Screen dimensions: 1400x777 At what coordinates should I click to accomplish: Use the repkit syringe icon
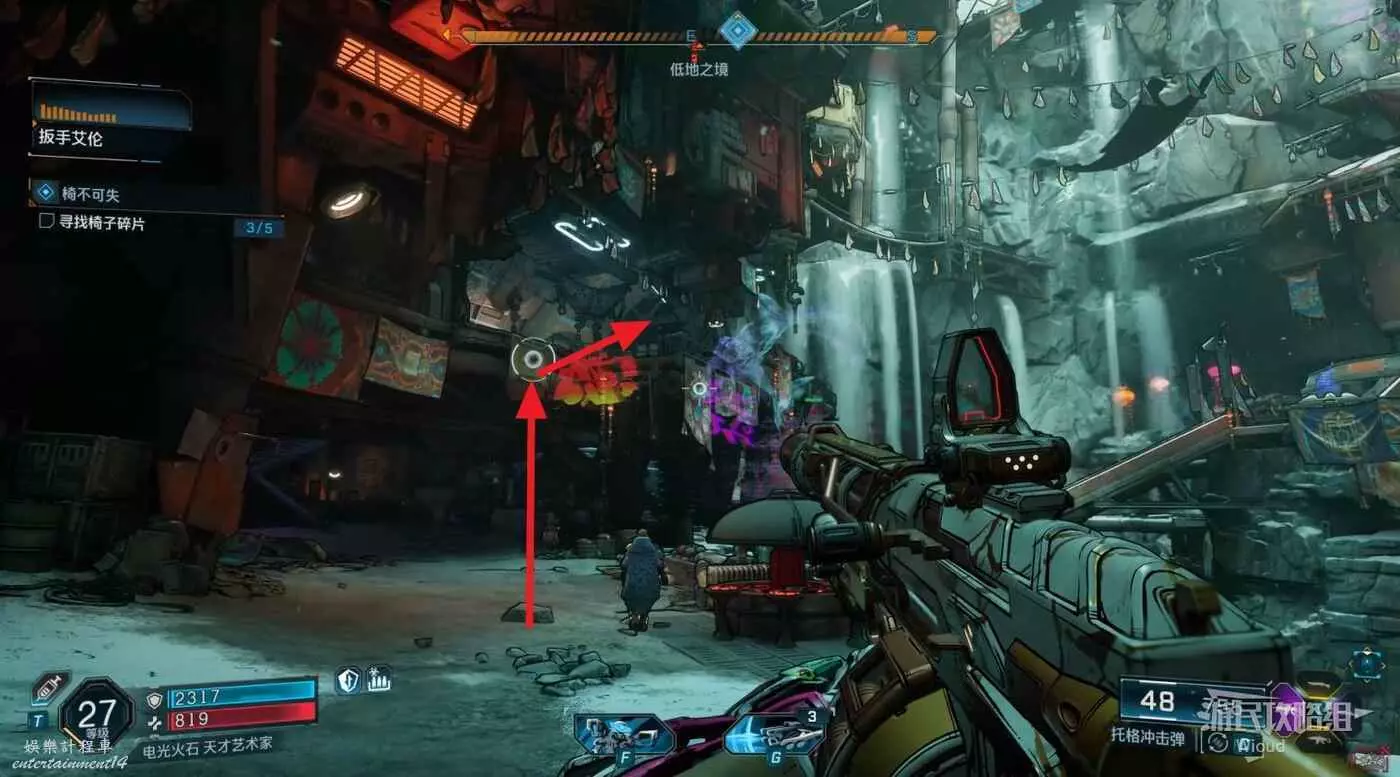50,688
